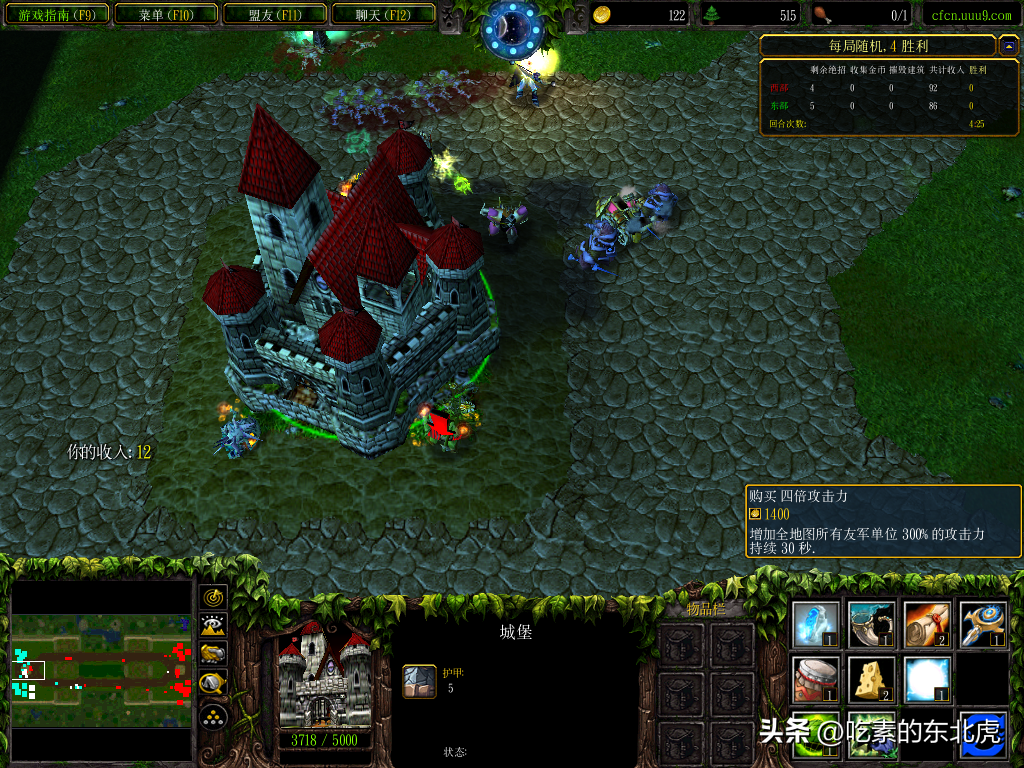Click the minimap to move the camera
Viewport: 1024px width, 768px height.
pos(100,670)
